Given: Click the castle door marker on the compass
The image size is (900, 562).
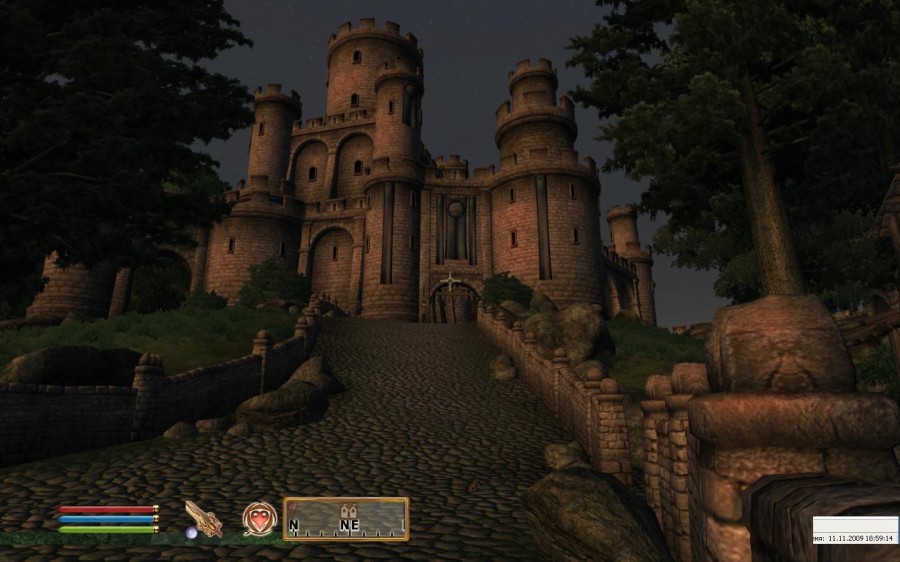Looking at the screenshot, I should click(349, 508).
